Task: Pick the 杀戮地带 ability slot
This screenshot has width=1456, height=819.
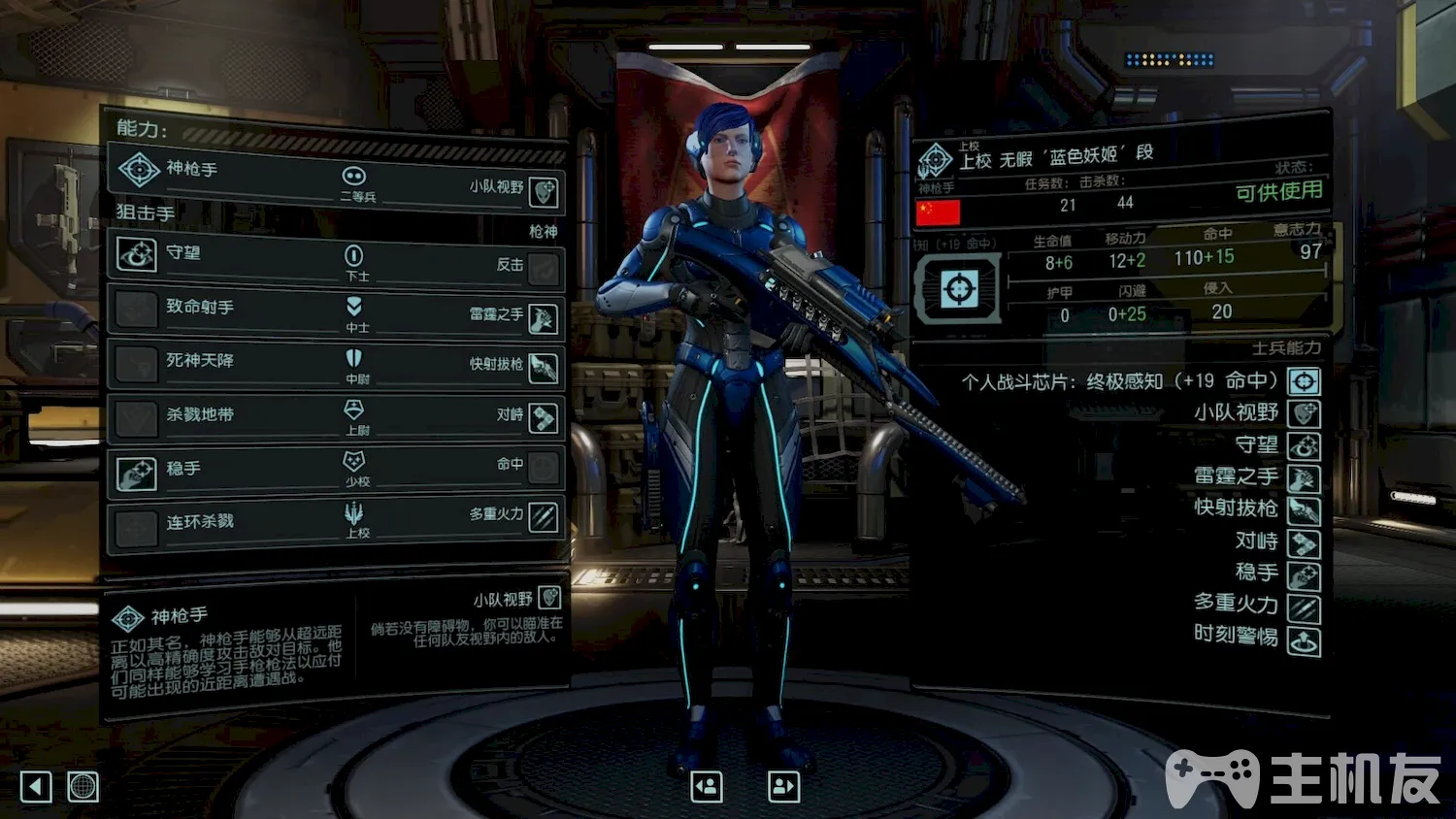Action: (137, 418)
